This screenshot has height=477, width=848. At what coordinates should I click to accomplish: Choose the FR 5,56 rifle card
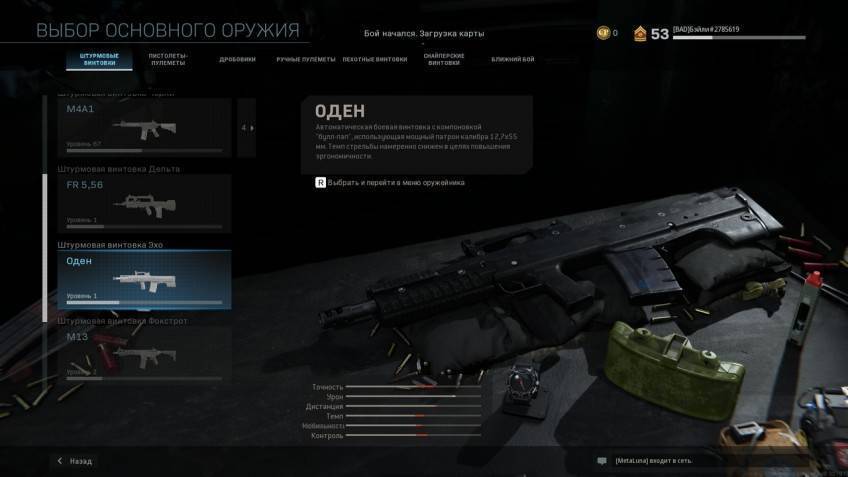(x=144, y=204)
